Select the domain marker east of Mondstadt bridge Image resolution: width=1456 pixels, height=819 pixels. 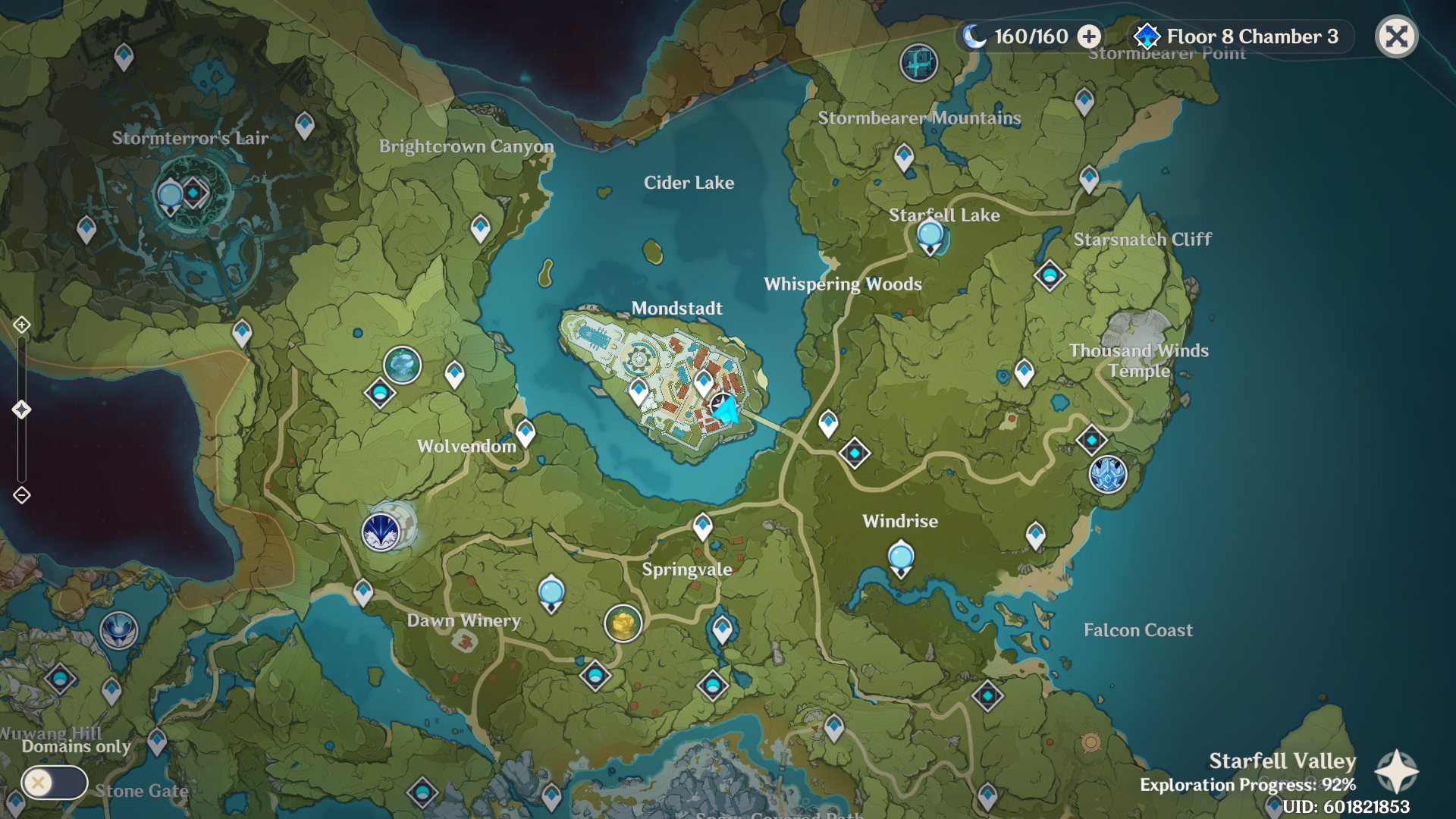coord(855,453)
